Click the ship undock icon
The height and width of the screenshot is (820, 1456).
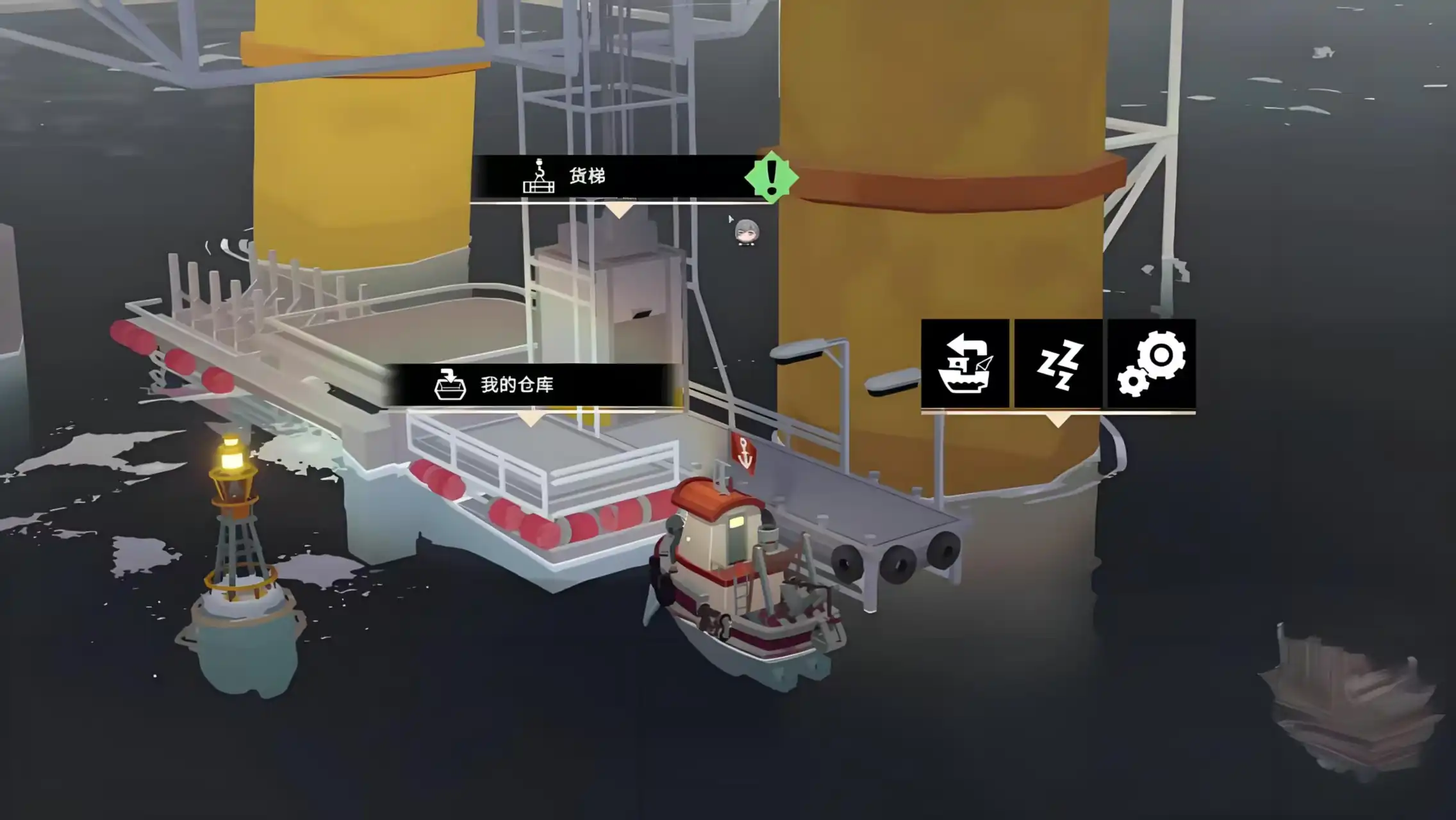[964, 364]
